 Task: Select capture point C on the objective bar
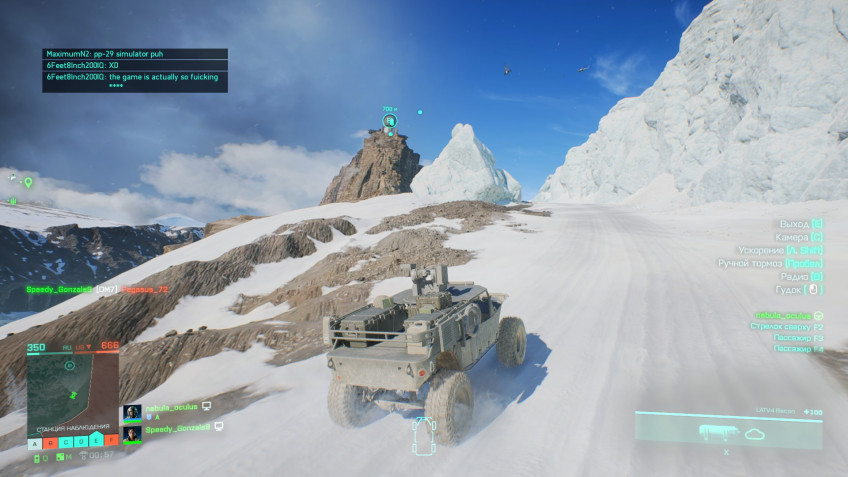tap(66, 441)
